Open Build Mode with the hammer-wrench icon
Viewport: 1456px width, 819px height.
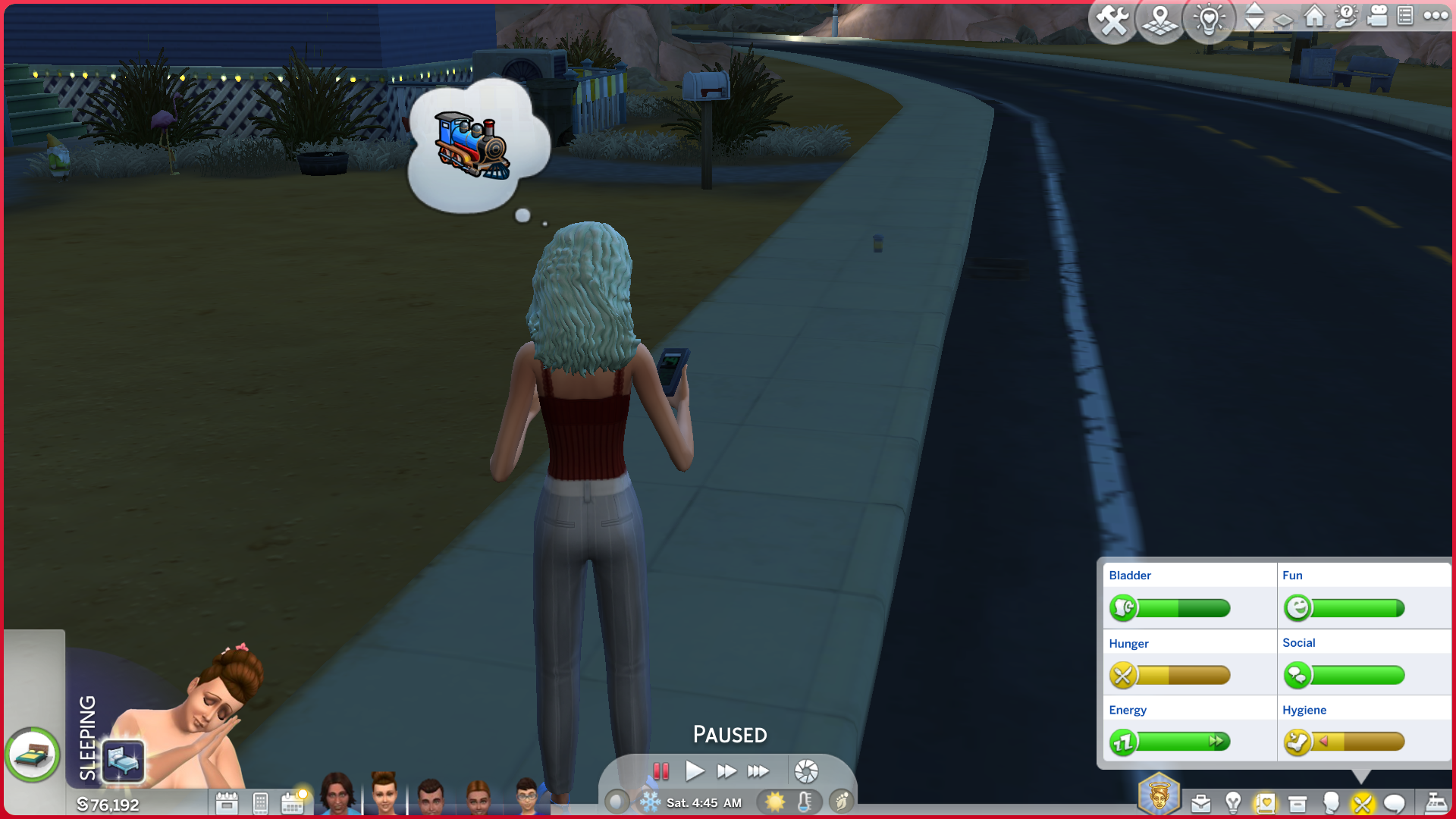pyautogui.click(x=1112, y=20)
